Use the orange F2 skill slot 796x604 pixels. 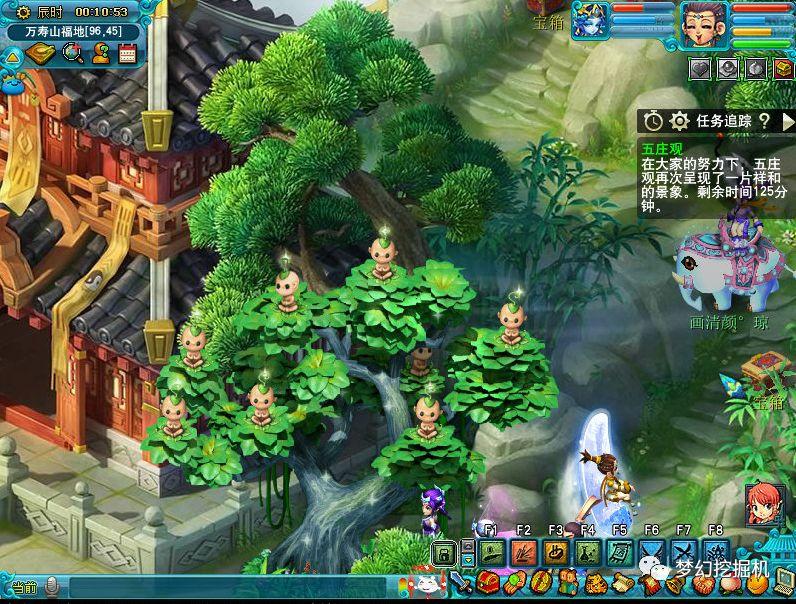(523, 552)
